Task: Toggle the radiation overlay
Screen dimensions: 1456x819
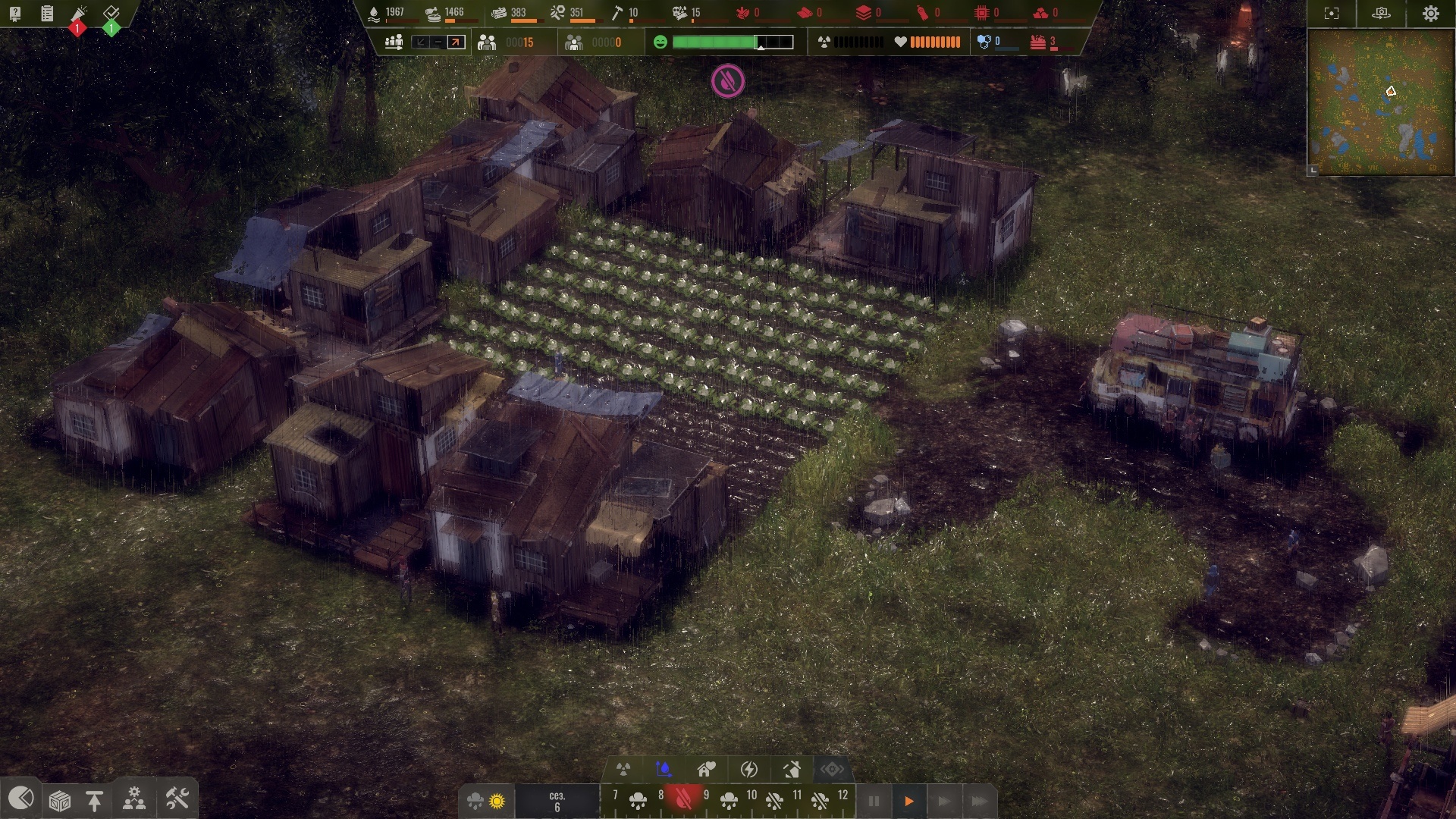Action: [x=623, y=770]
